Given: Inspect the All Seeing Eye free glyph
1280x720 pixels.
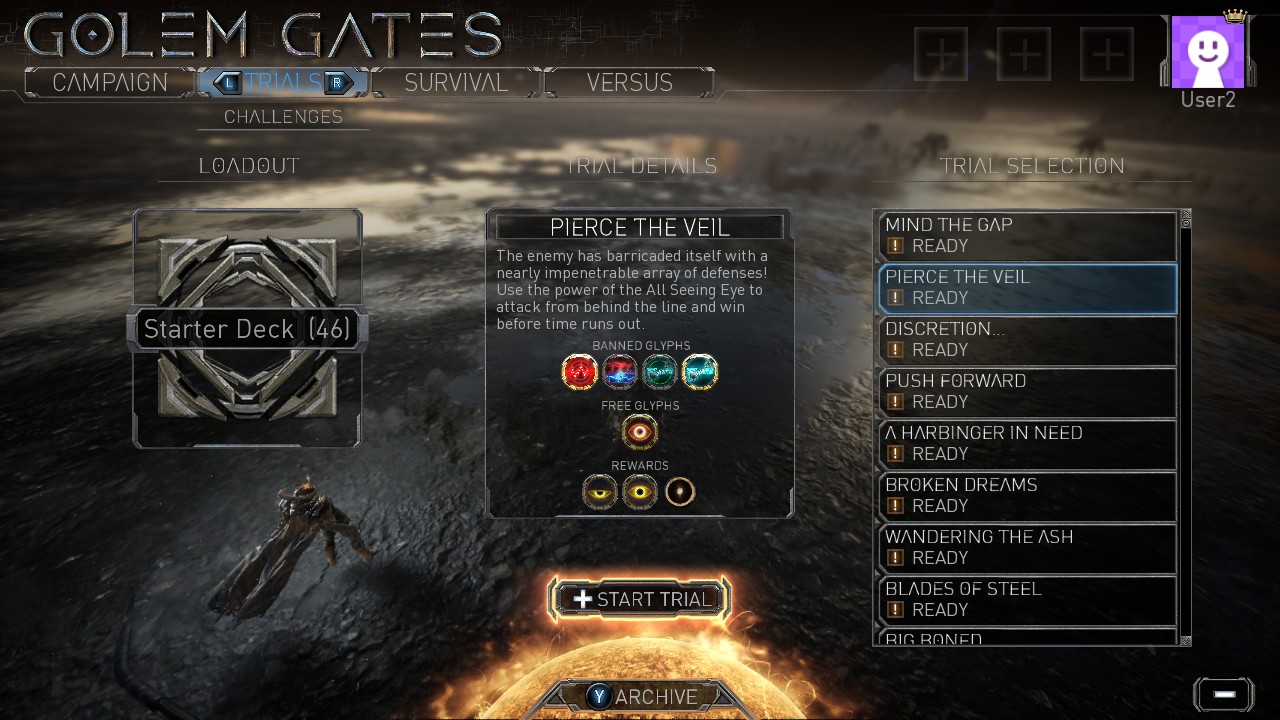Looking at the screenshot, I should click(640, 432).
